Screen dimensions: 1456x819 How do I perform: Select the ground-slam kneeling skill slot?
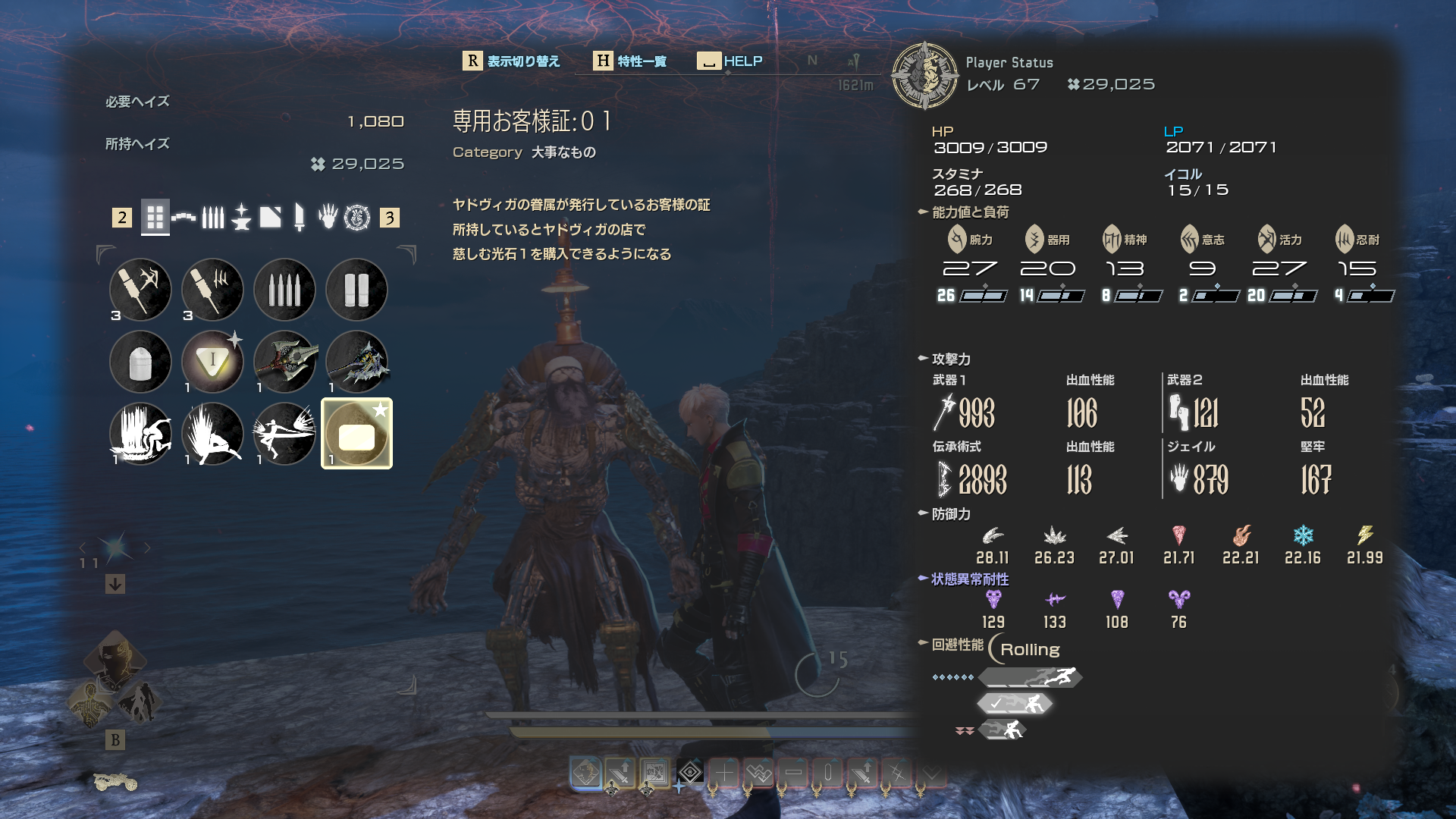(x=212, y=434)
